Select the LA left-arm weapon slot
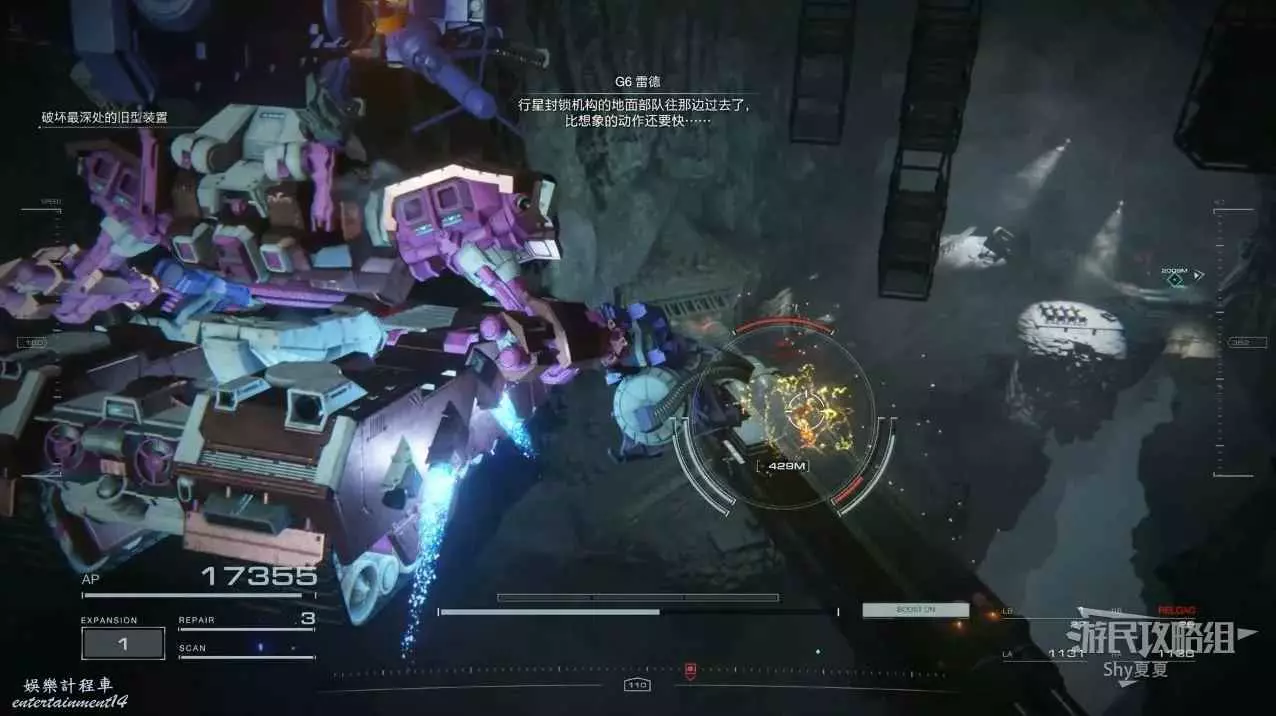The image size is (1276, 716). (x=1045, y=653)
